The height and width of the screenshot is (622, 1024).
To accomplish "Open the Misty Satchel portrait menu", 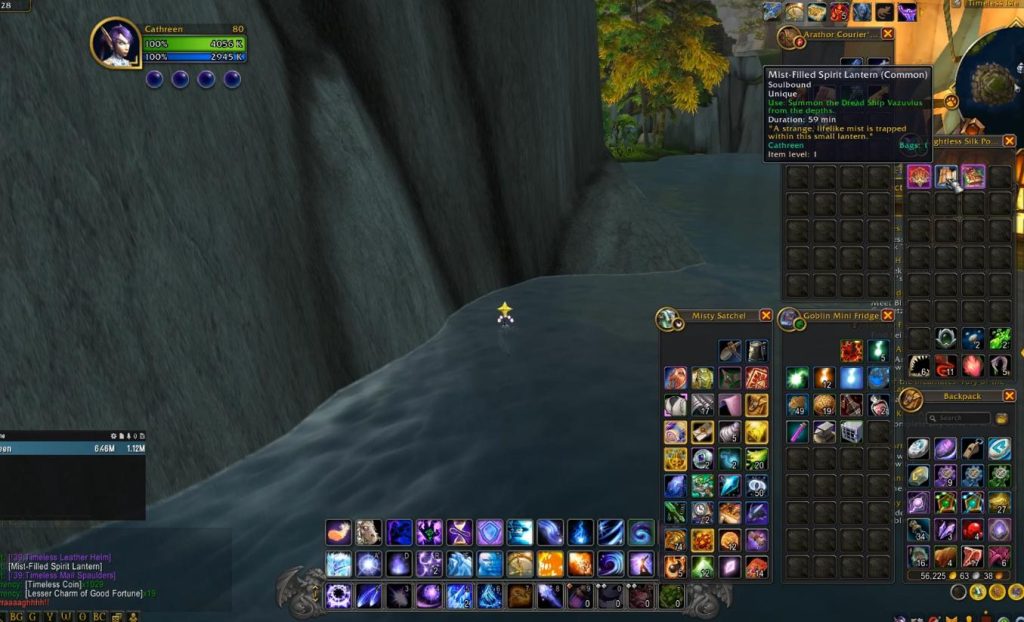I will coord(668,318).
